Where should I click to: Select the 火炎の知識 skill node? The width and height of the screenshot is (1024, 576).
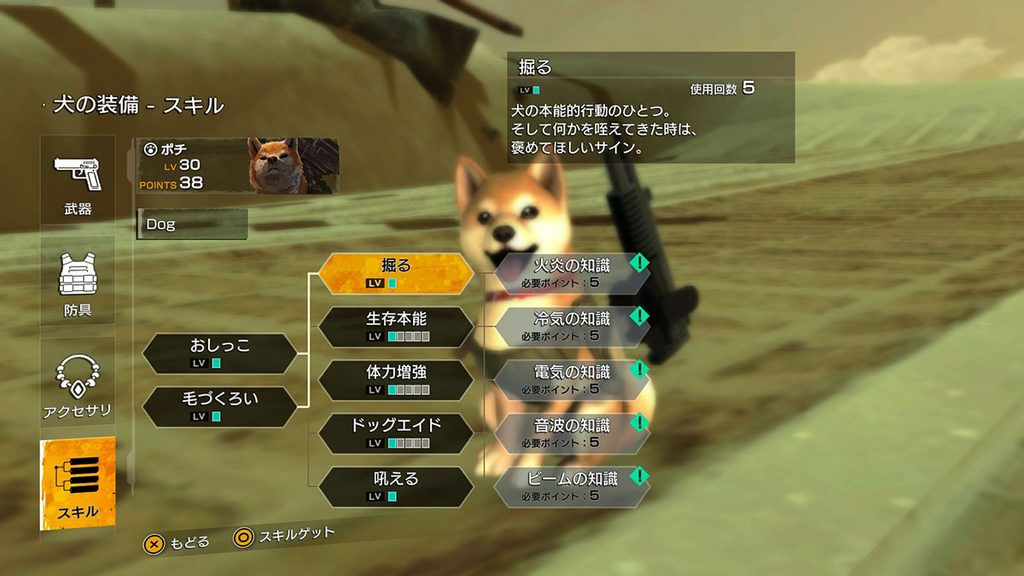pyautogui.click(x=571, y=273)
